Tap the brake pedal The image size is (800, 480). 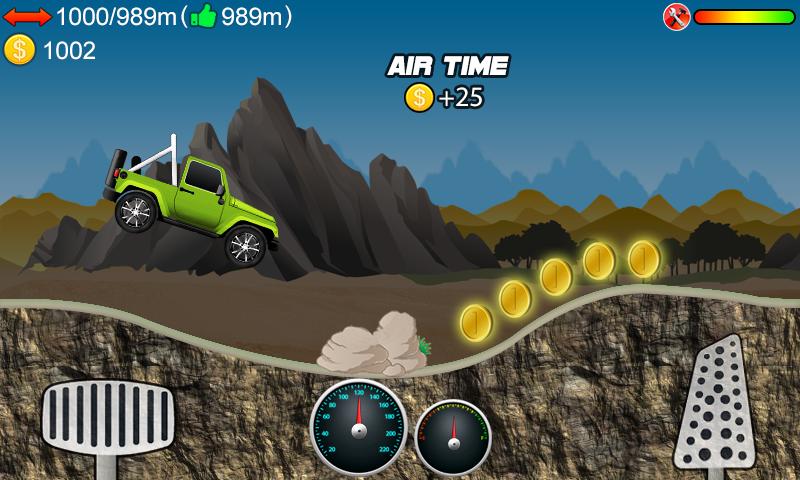(x=107, y=420)
